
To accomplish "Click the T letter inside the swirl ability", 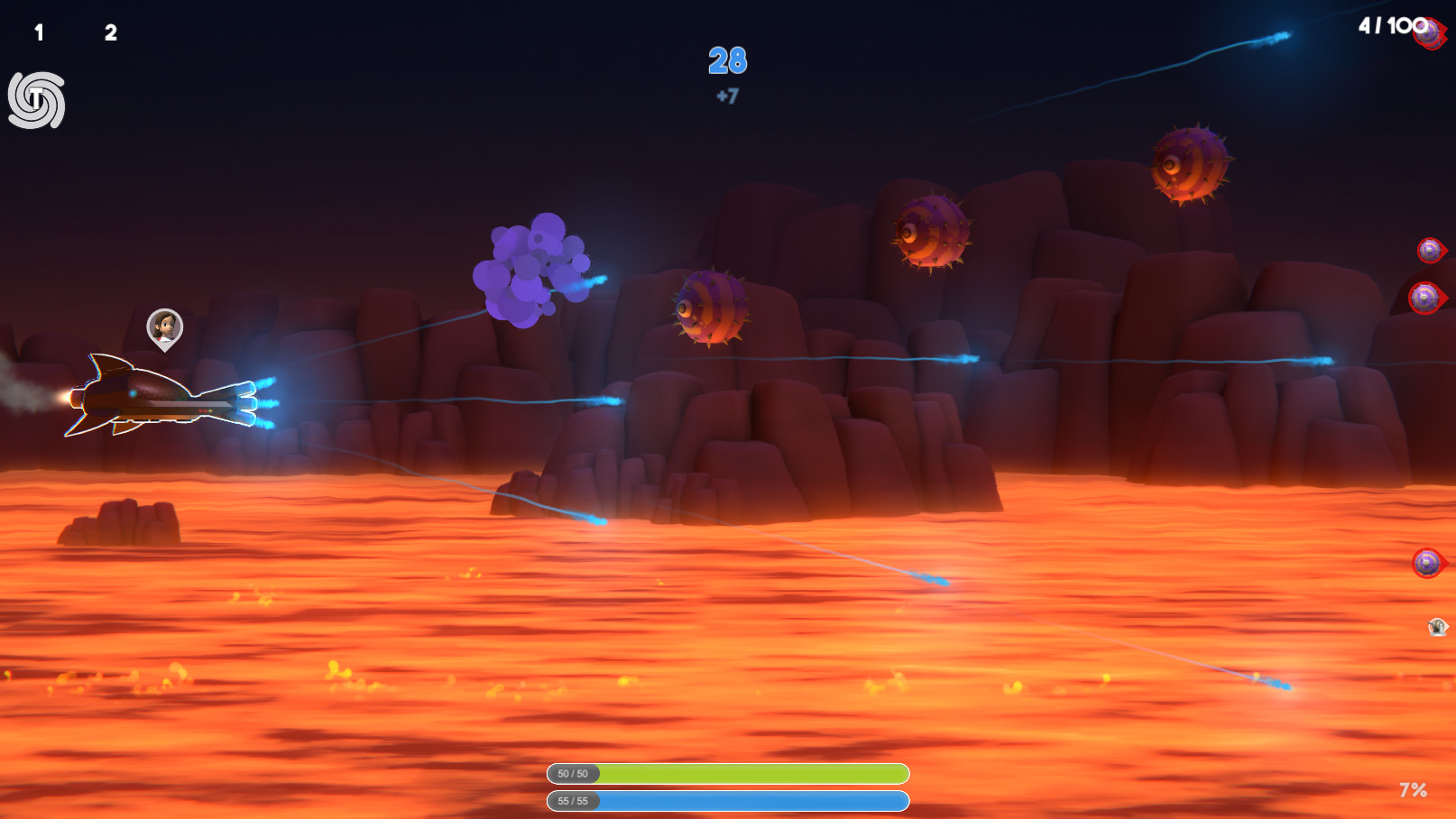I will tap(34, 97).
